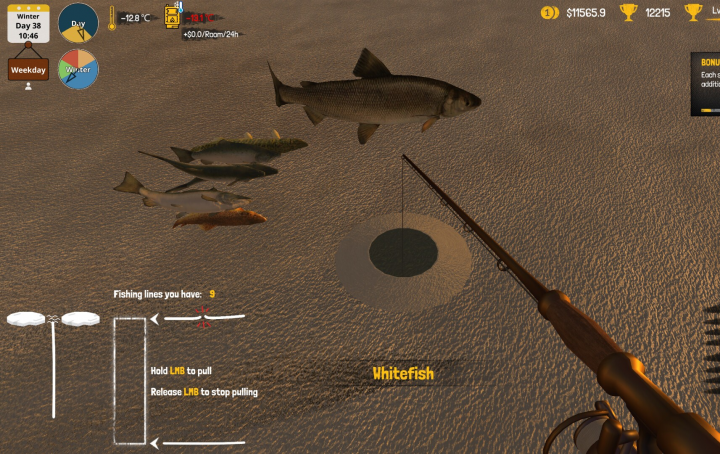Screen dimensions: 720x454
Task: Click the Winter season wheel dial
Action: tap(78, 69)
